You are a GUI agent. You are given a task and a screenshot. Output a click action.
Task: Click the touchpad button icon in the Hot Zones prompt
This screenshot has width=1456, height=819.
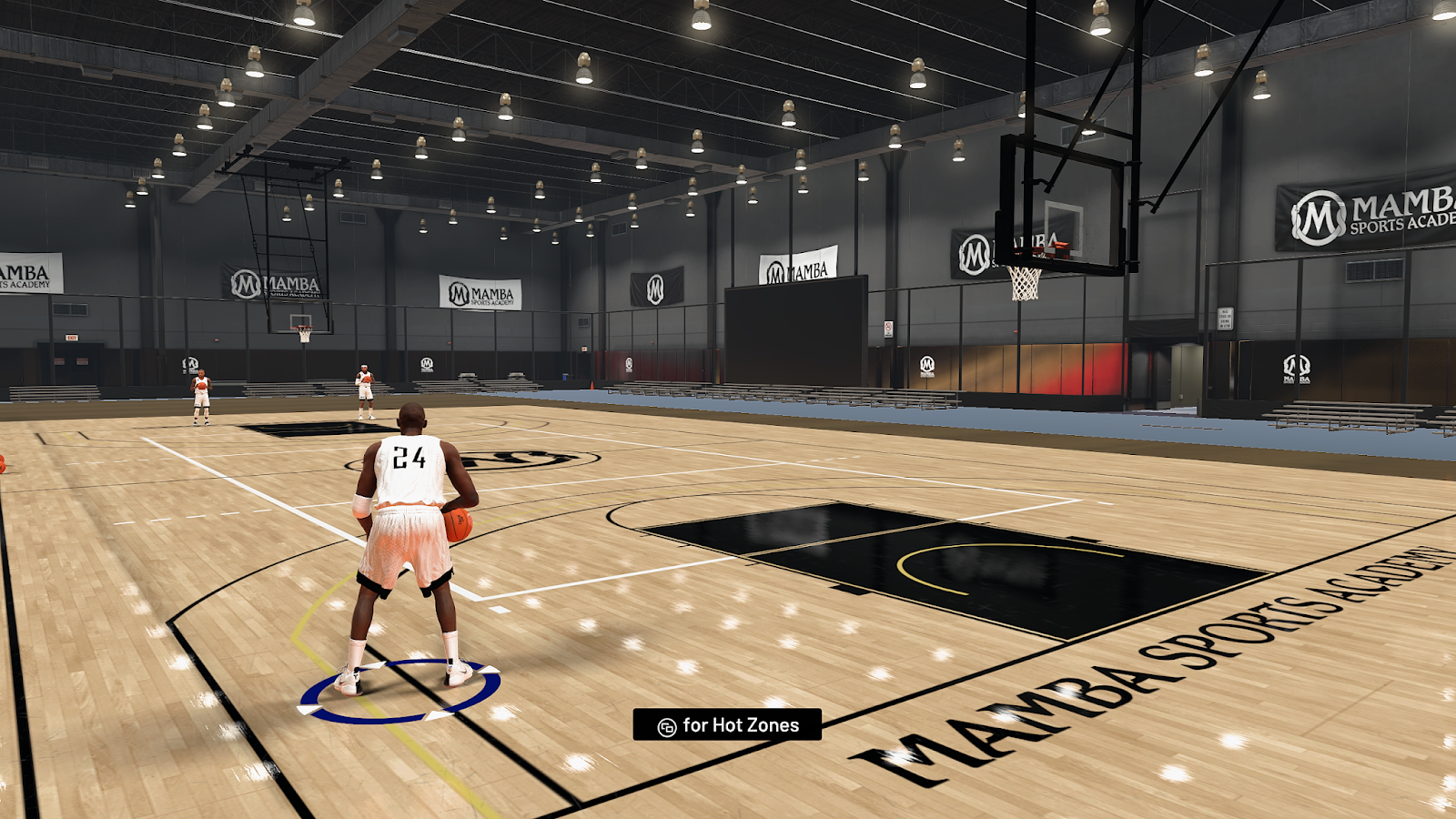[669, 726]
